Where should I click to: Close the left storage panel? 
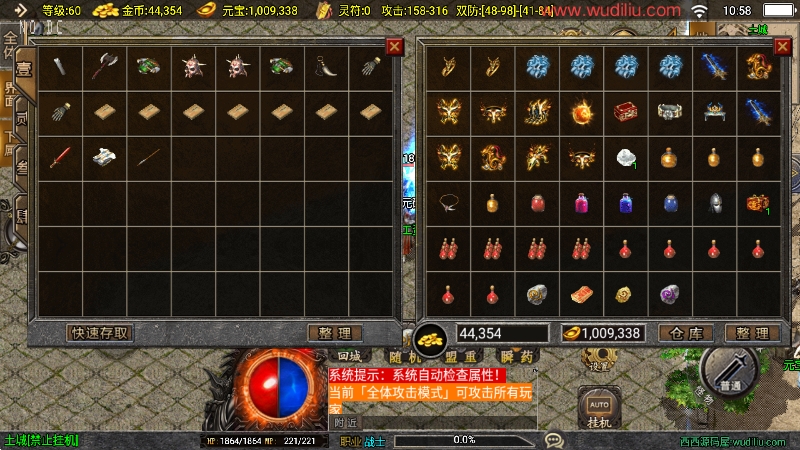tap(394, 47)
